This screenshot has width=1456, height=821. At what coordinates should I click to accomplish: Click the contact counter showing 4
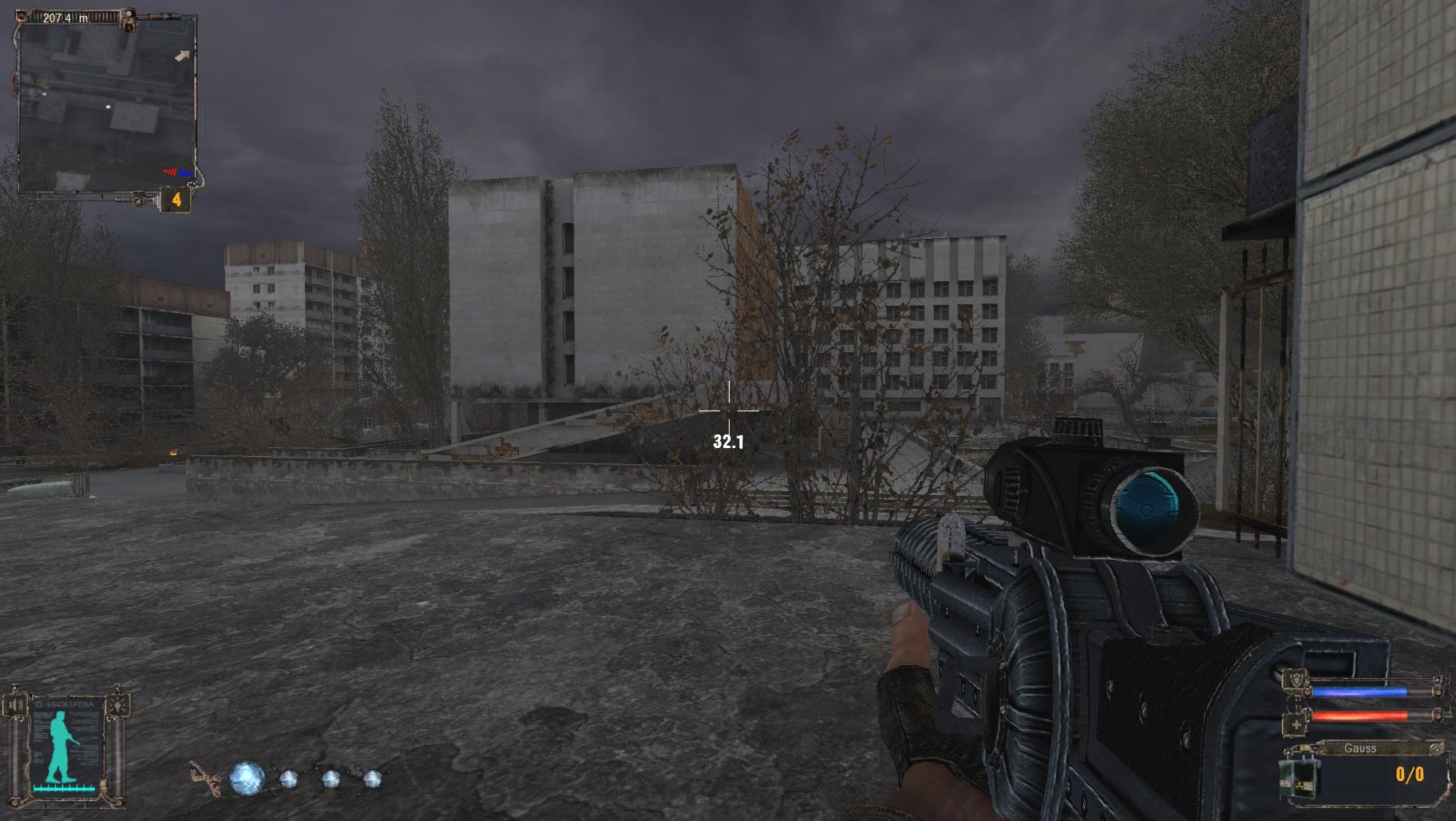coord(176,200)
